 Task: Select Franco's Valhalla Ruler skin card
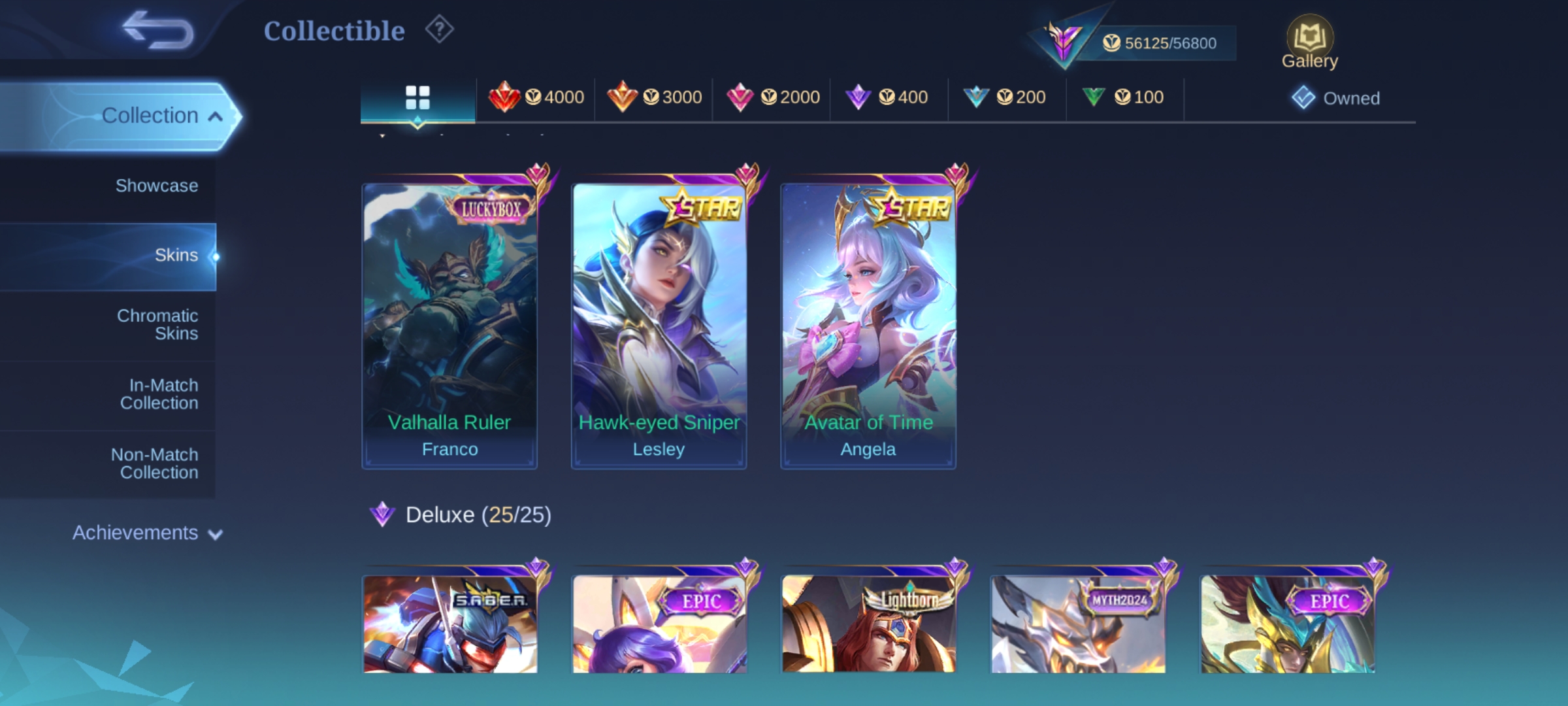[449, 326]
